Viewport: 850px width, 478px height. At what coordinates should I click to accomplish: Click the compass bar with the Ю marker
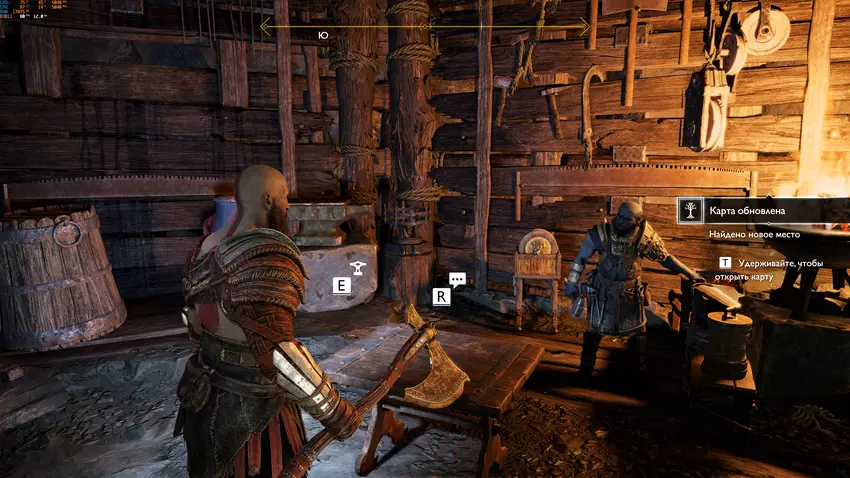click(424, 28)
